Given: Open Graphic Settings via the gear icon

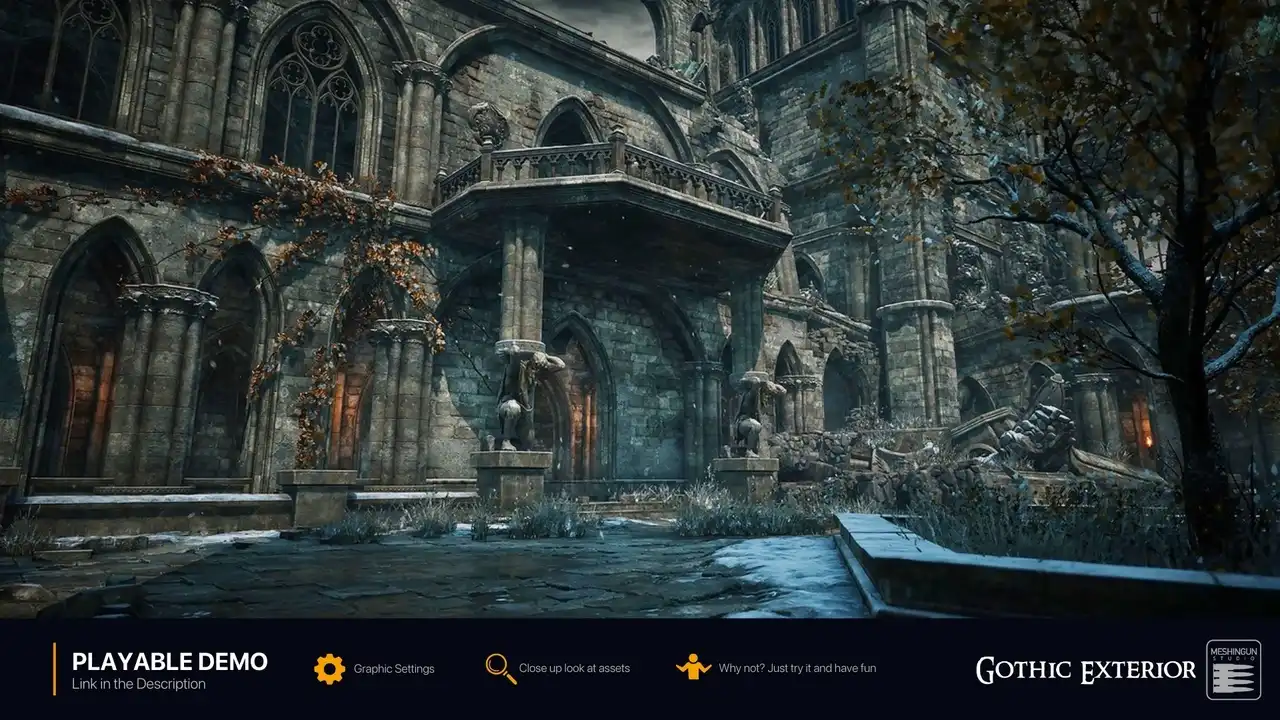Looking at the screenshot, I should tap(329, 668).
